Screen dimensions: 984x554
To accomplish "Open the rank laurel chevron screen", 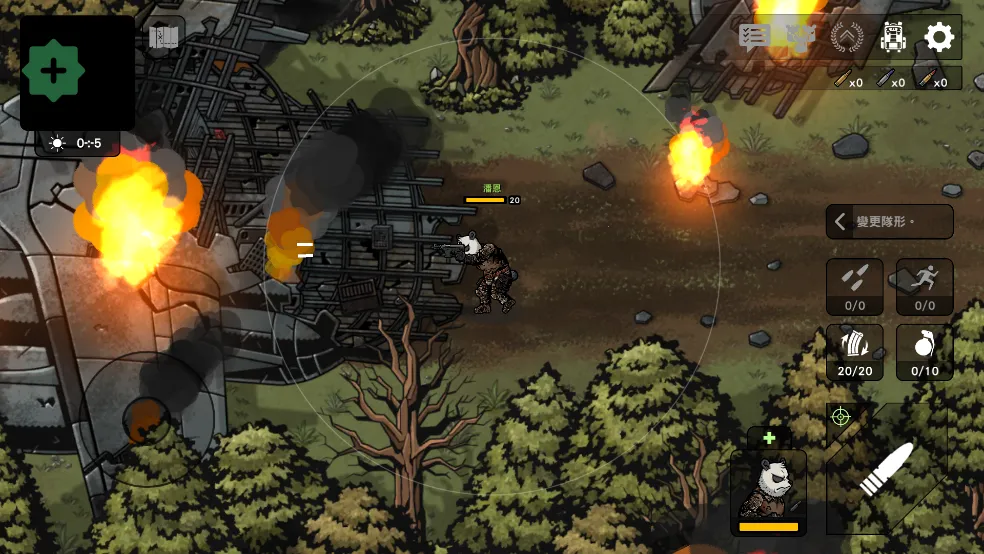I will coord(847,38).
